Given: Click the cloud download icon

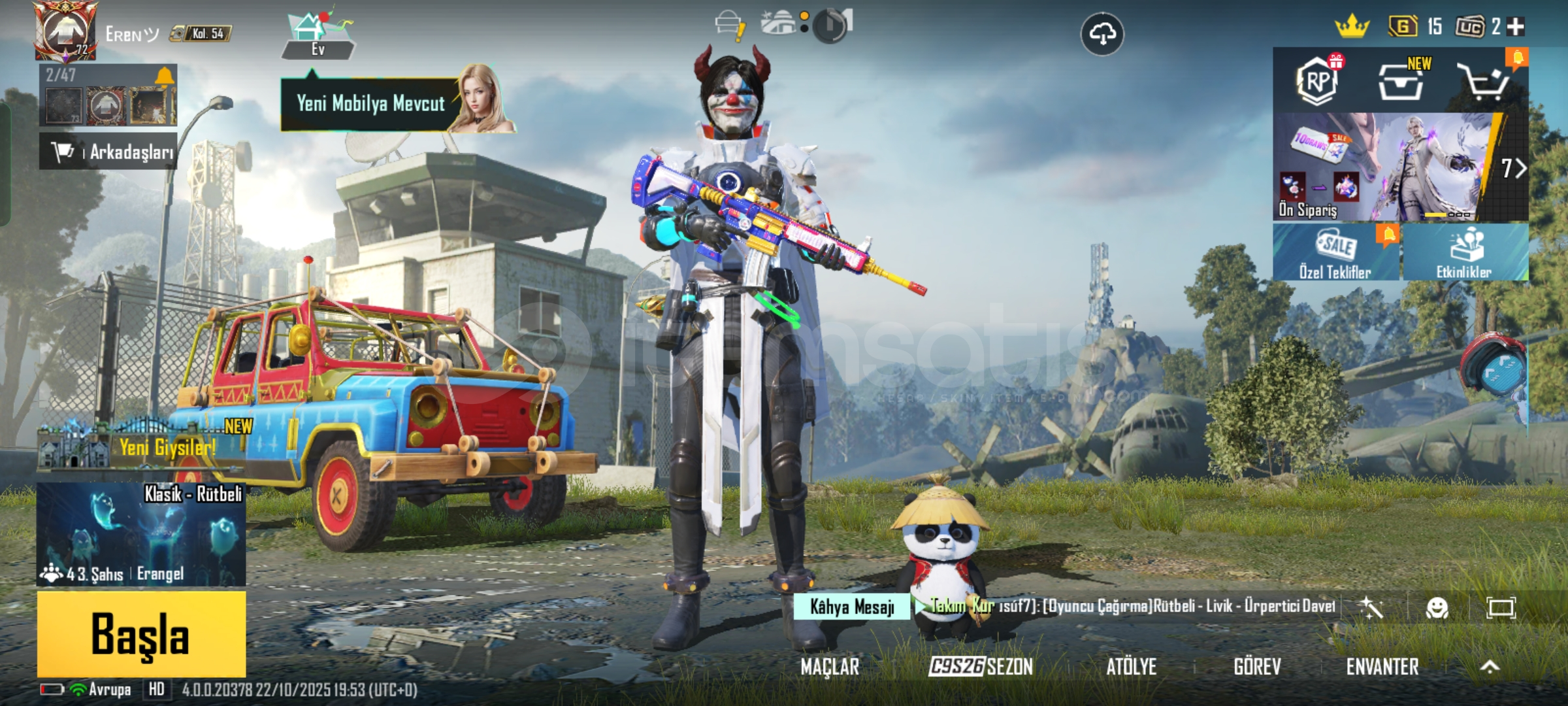Looking at the screenshot, I should tap(1102, 34).
